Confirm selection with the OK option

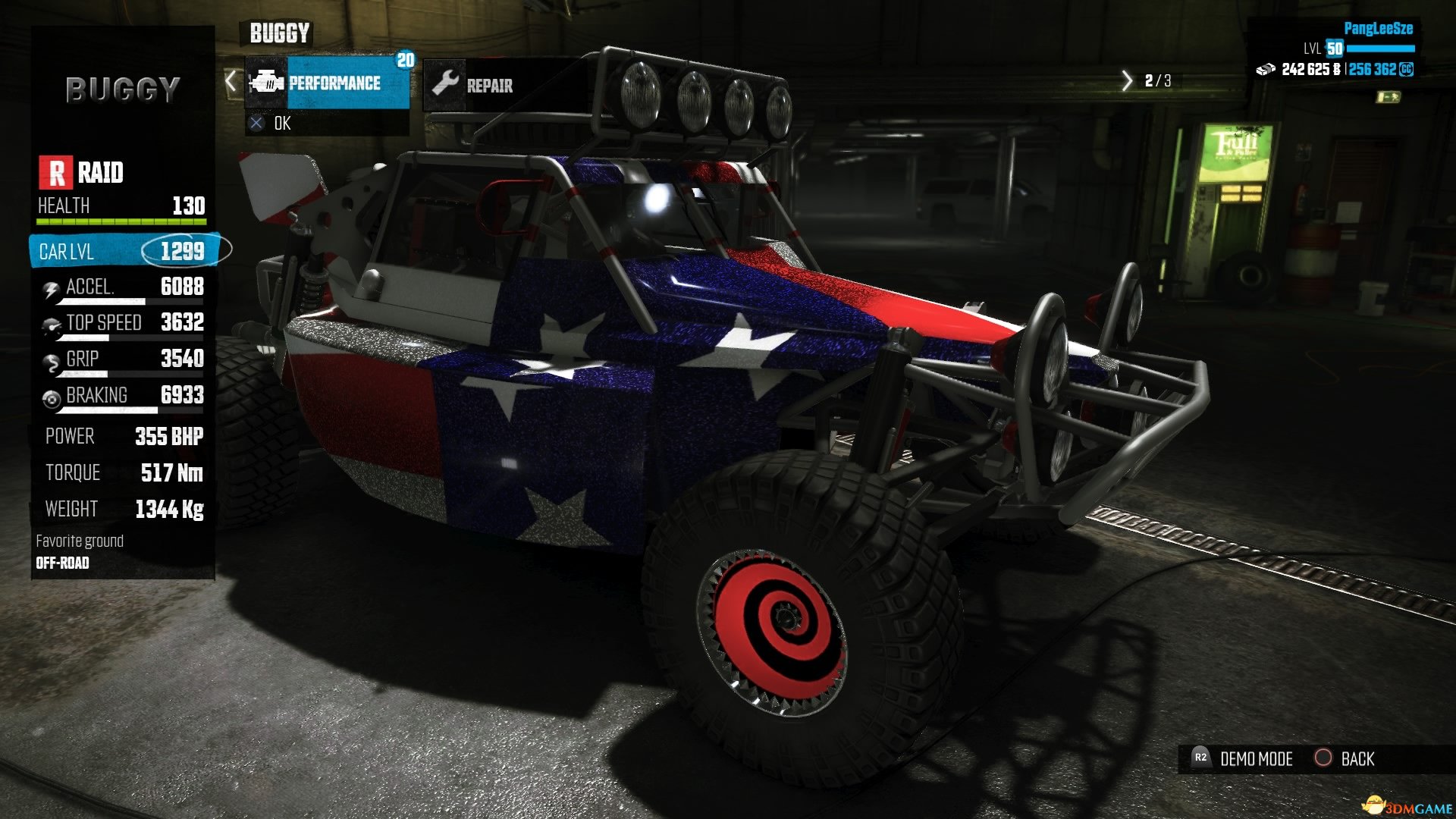(x=281, y=124)
